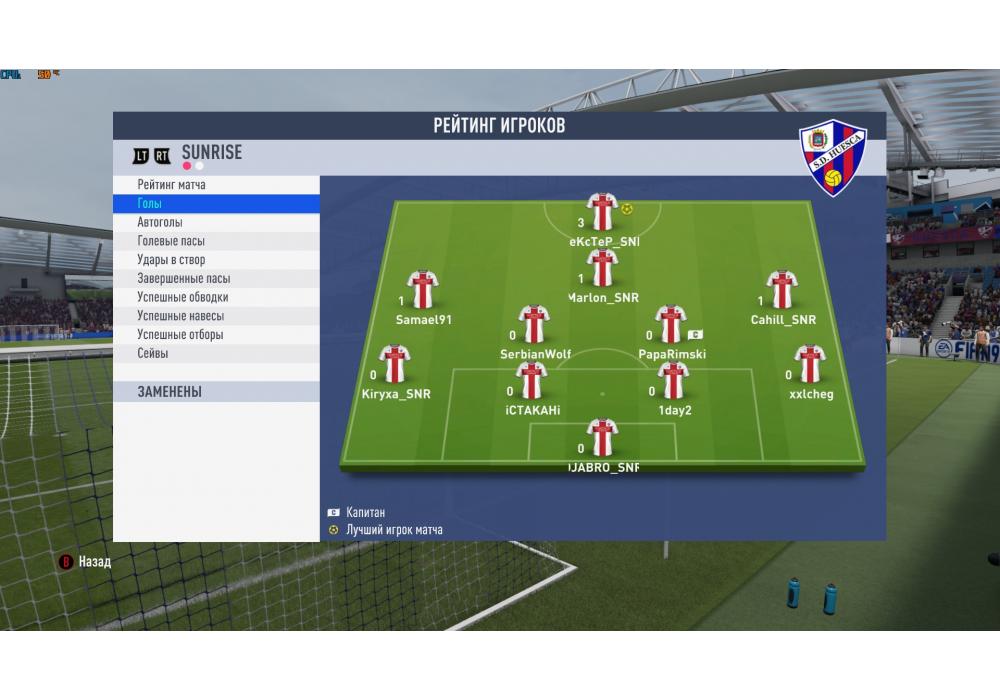The image size is (1000, 700).
Task: Pick the Samael91 player shirt
Action: 423,290
